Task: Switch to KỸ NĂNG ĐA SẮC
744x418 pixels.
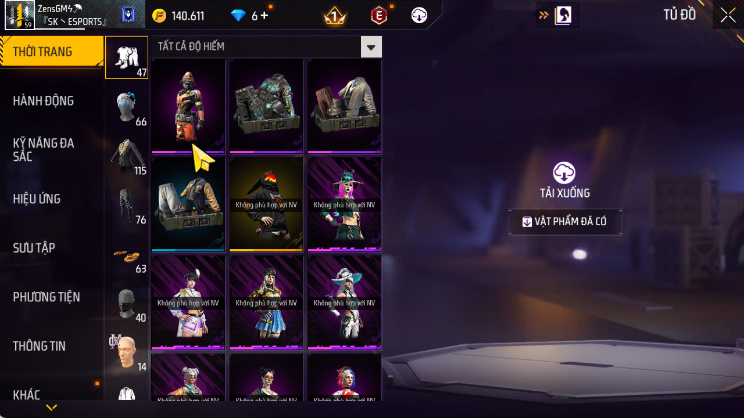Action: tap(43, 150)
